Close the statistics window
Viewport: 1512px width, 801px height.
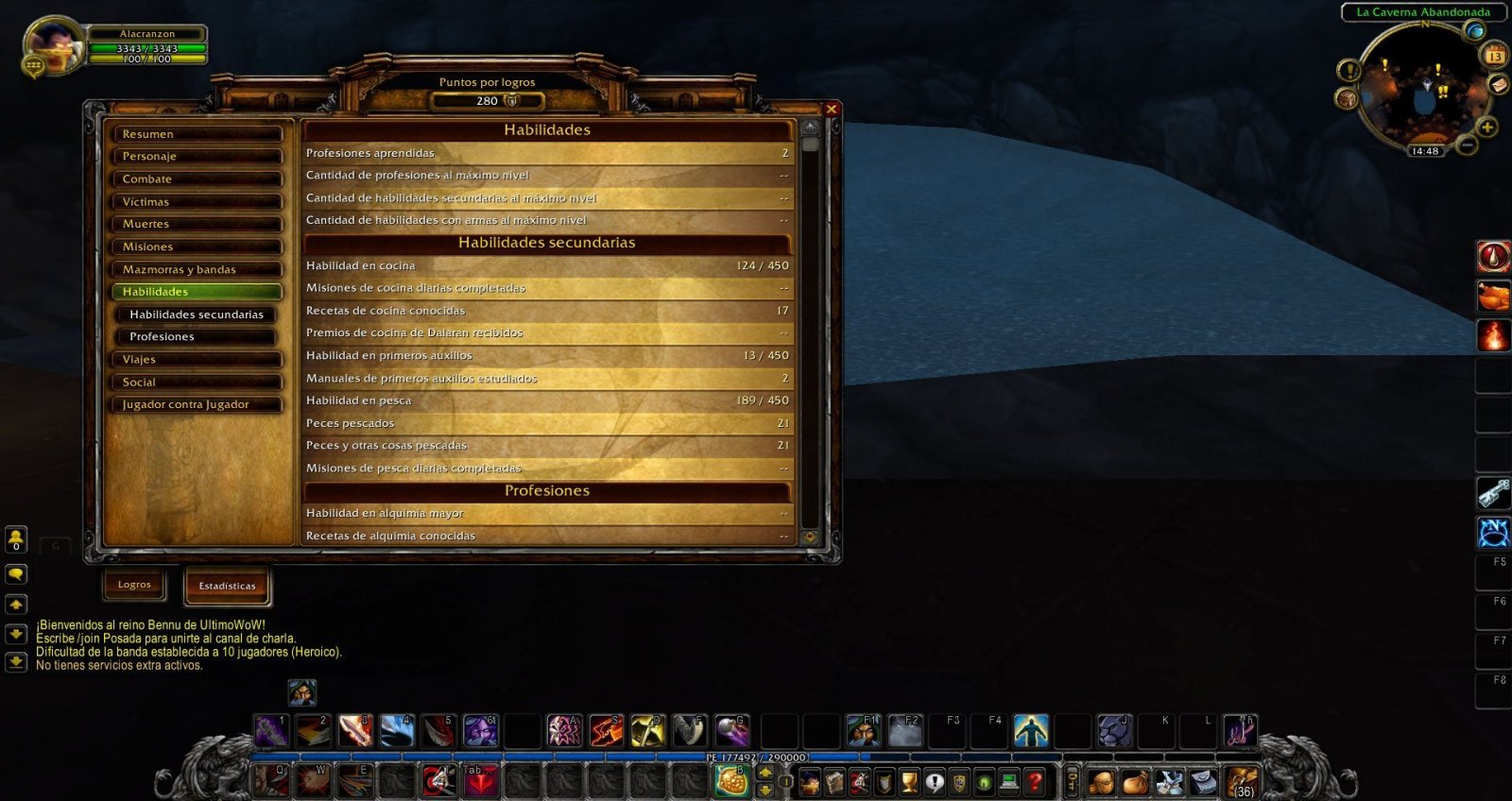pos(832,110)
